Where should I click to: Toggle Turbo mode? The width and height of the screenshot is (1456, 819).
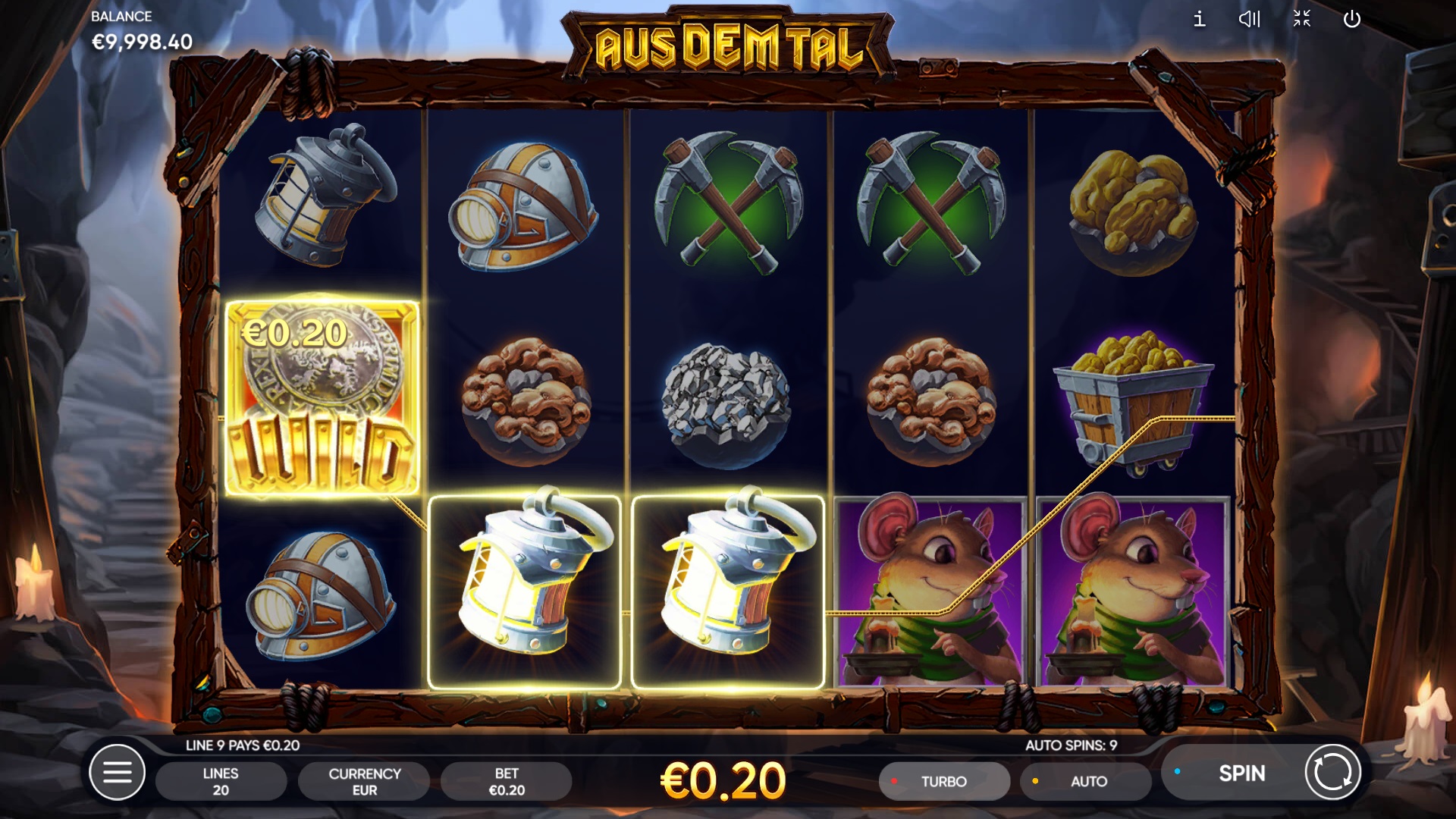(943, 781)
